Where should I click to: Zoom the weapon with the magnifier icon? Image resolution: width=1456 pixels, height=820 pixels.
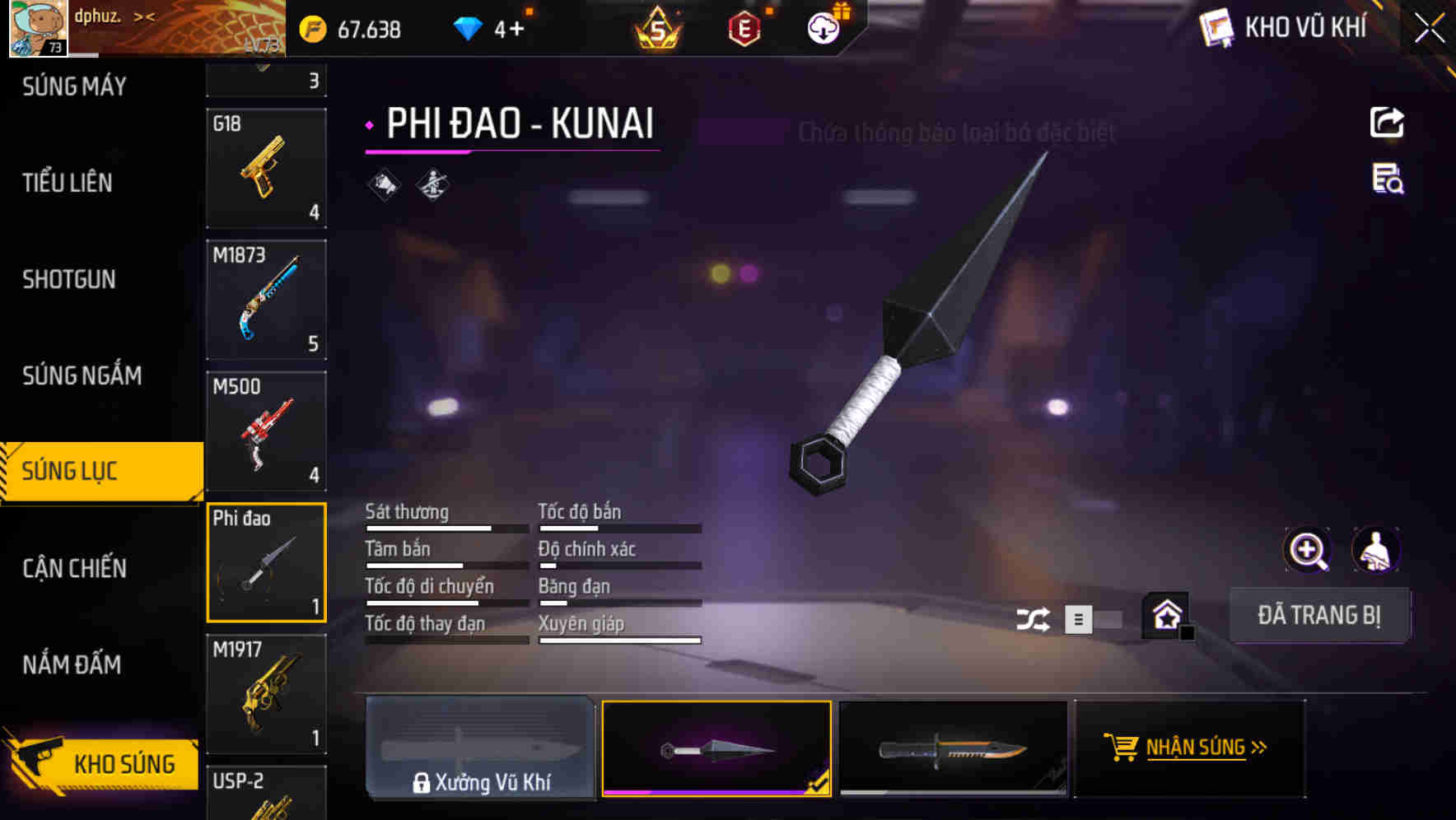pos(1308,550)
